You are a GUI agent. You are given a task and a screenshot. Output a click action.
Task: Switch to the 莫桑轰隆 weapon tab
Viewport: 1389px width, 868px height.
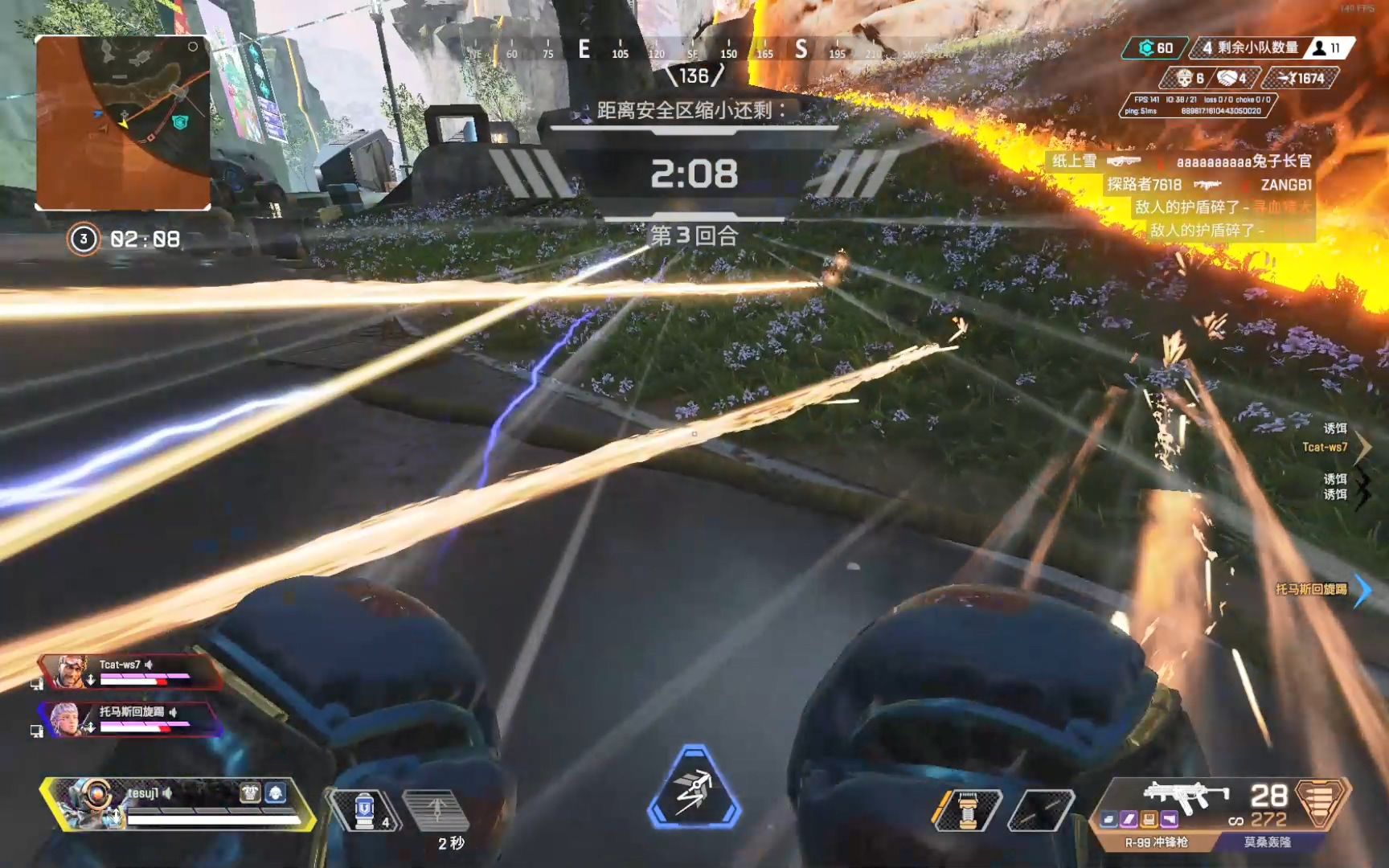coord(1268,842)
